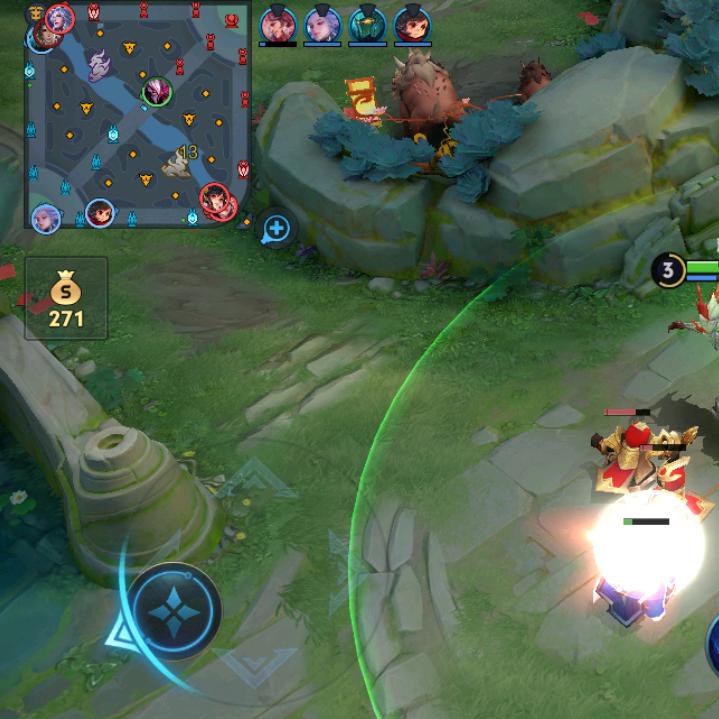This screenshot has height=719, width=719.
Task: Select the teal armored teammate portrait
Action: (x=367, y=24)
